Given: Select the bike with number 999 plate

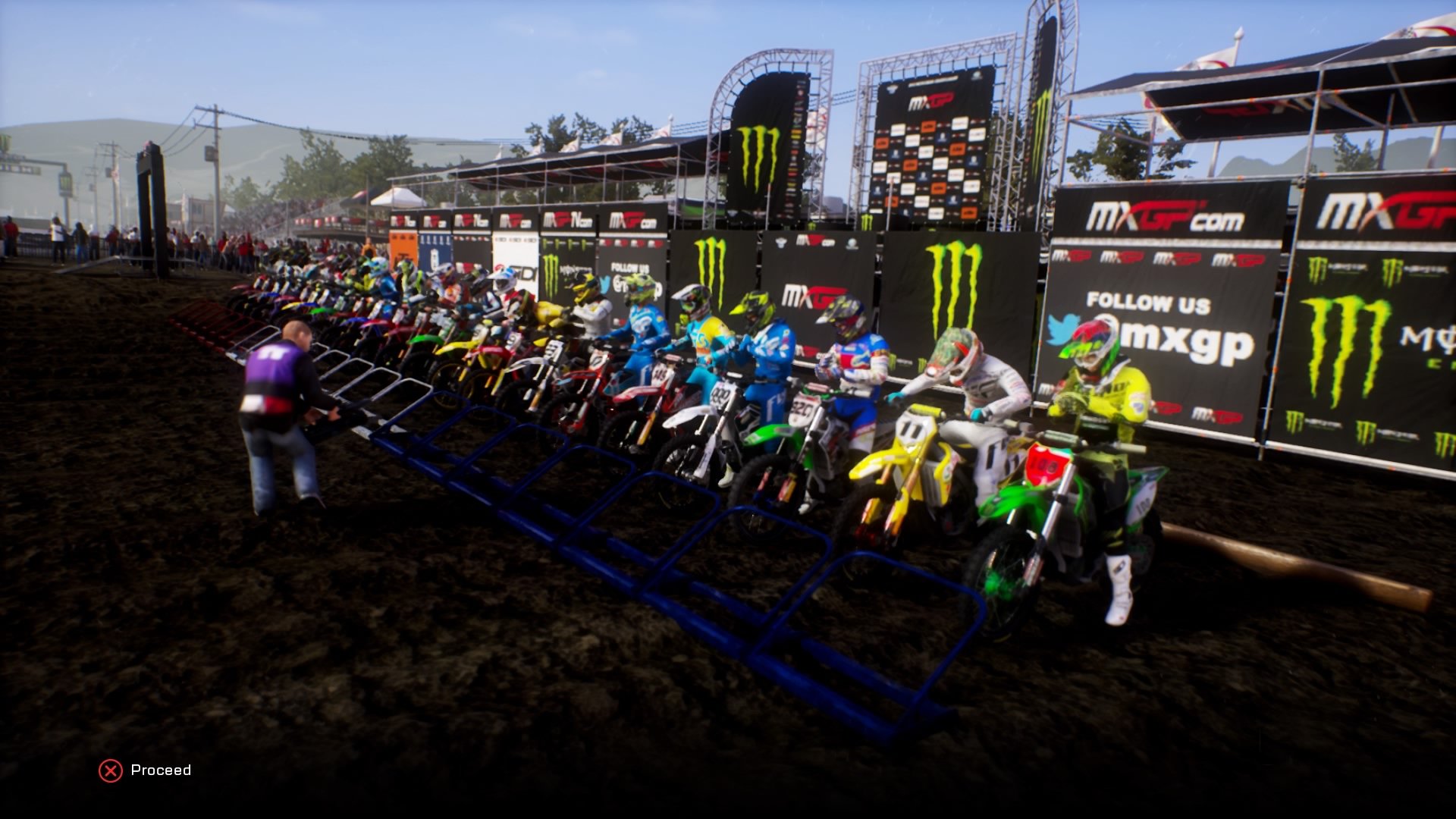Looking at the screenshot, I should click(719, 394).
